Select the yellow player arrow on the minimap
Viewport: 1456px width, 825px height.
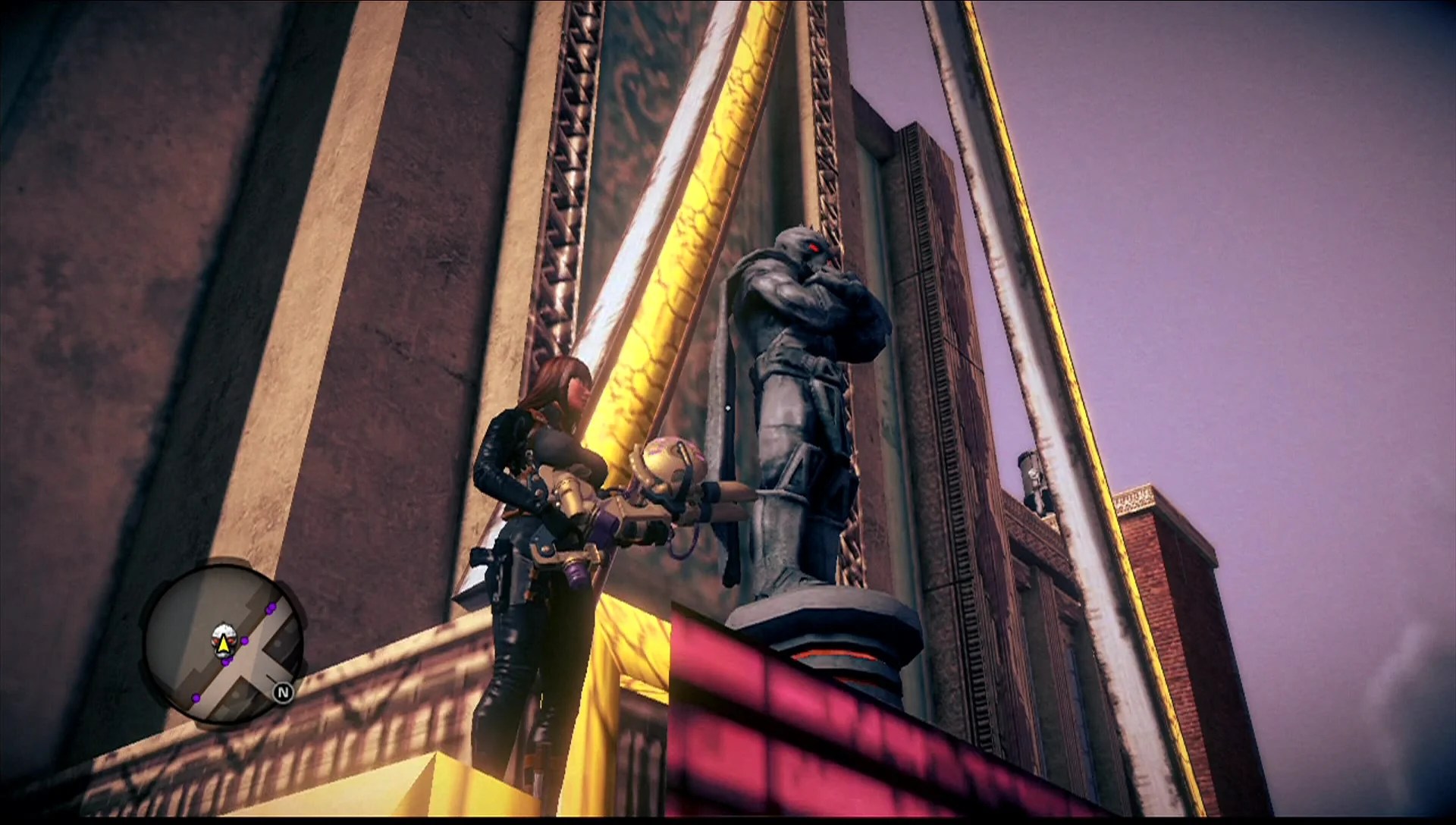(224, 646)
